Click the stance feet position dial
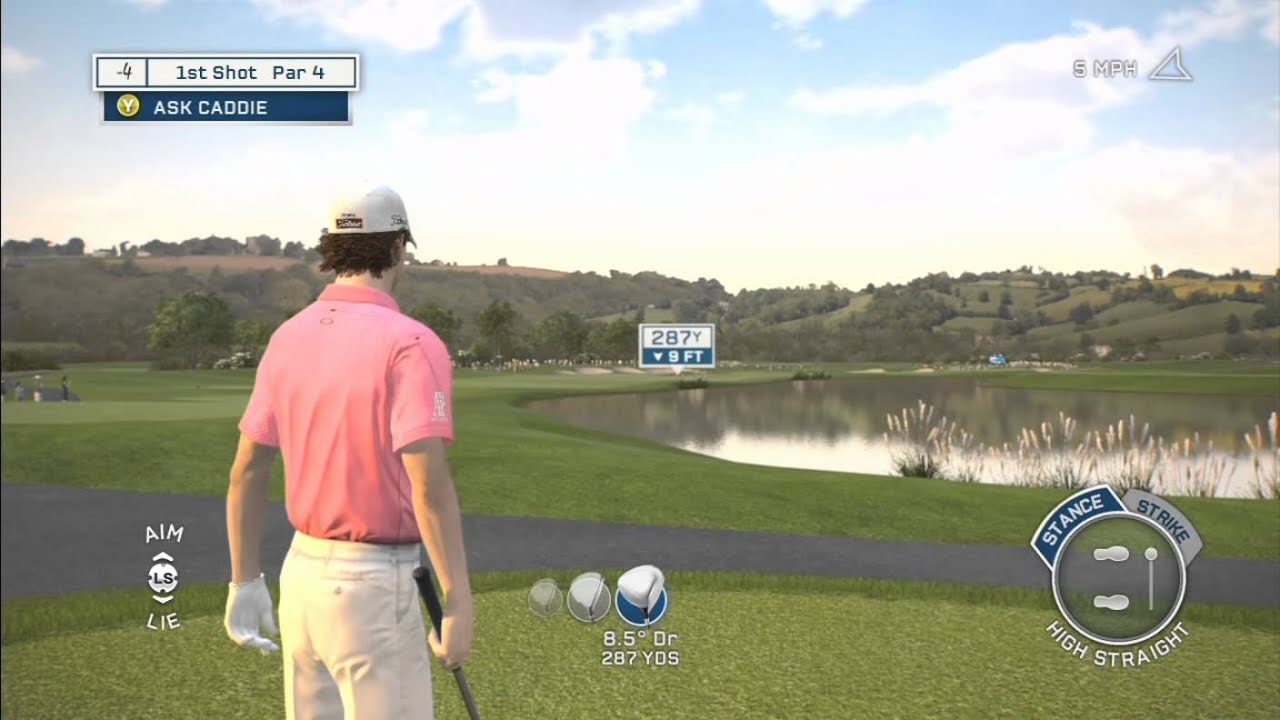 1119,579
